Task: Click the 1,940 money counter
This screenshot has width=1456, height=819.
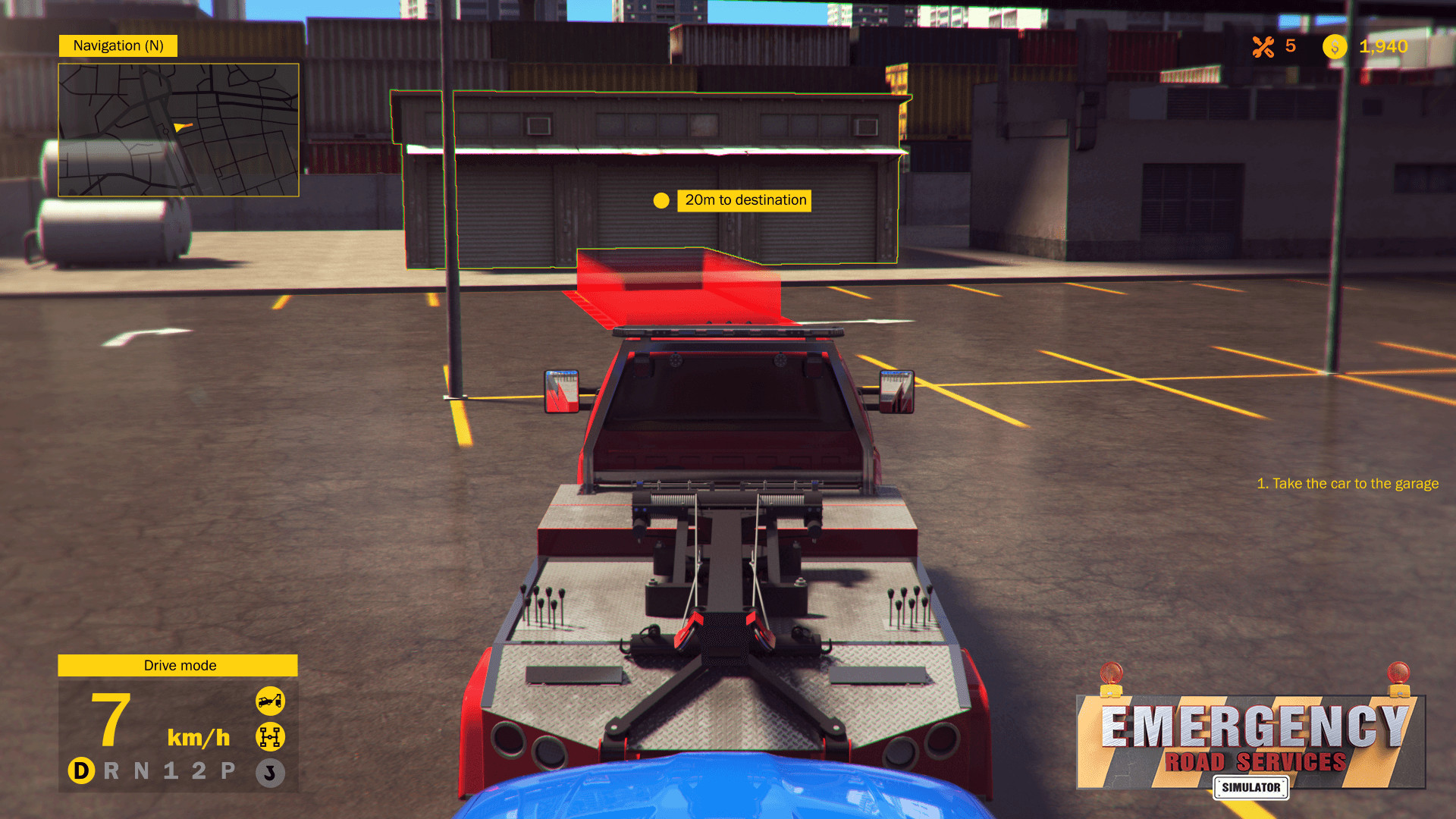Action: (x=1383, y=47)
